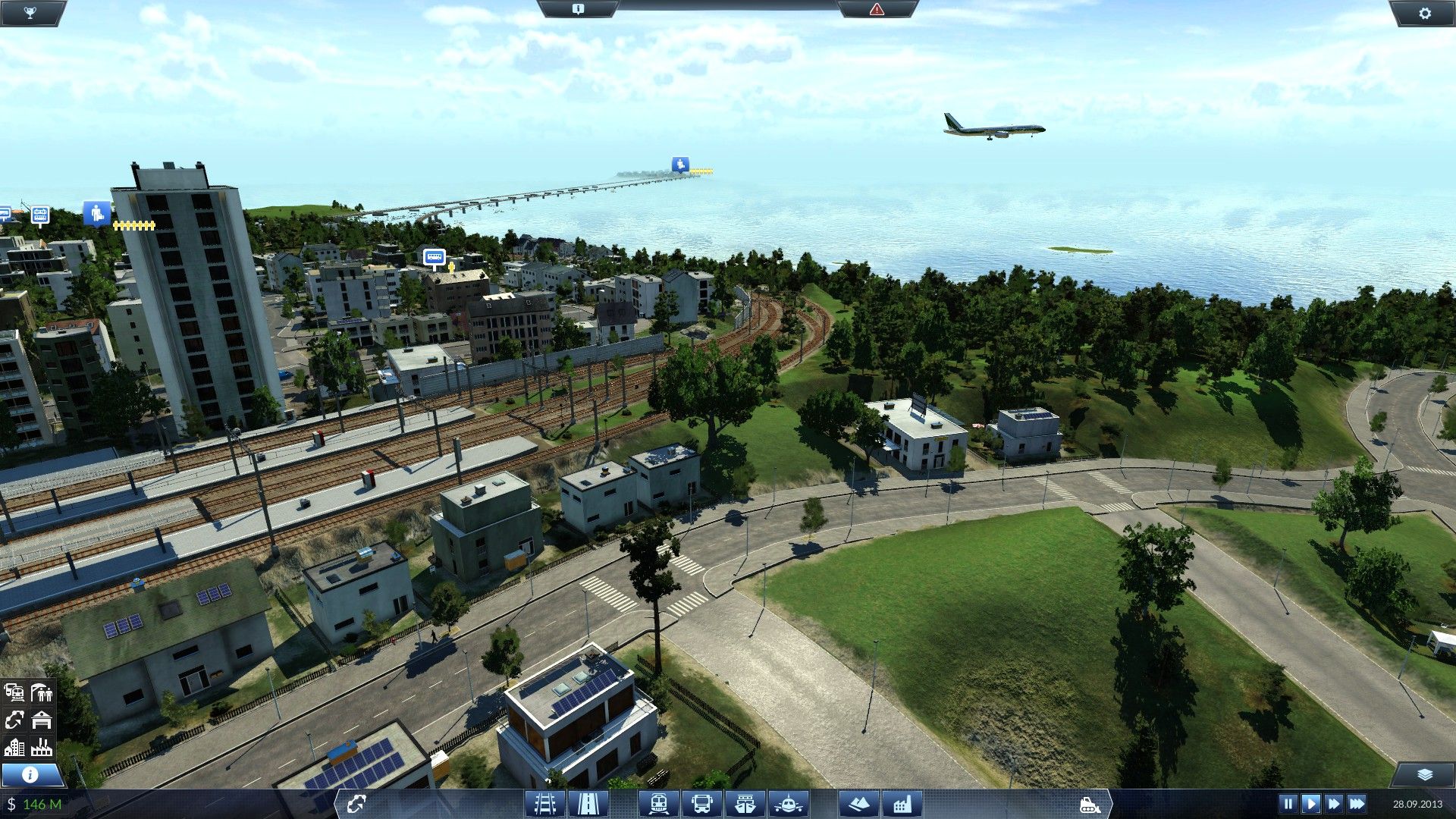Show the towns list window
The image size is (1456, 819).
pos(14,748)
